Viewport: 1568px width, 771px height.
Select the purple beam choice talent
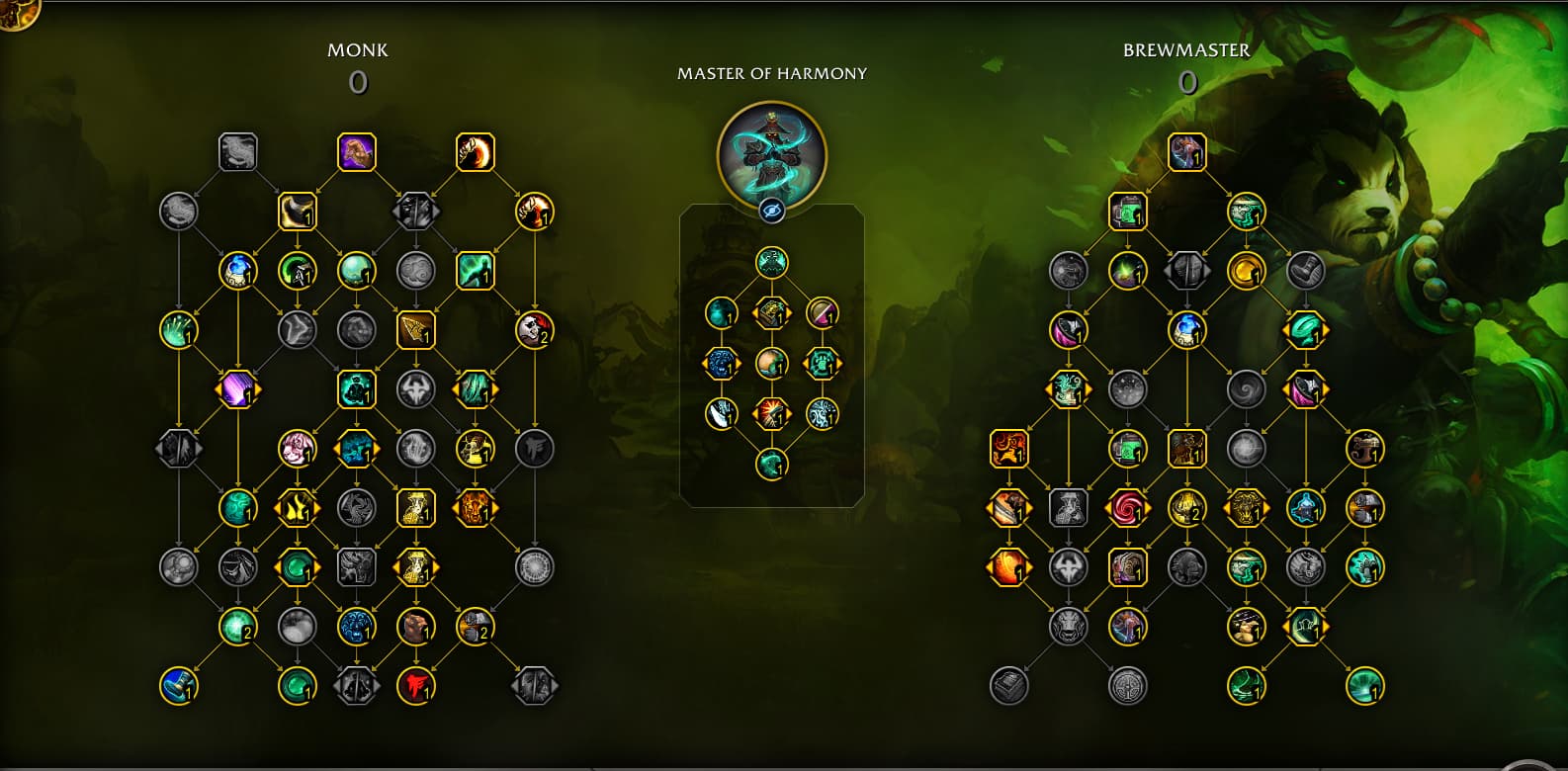(x=237, y=389)
